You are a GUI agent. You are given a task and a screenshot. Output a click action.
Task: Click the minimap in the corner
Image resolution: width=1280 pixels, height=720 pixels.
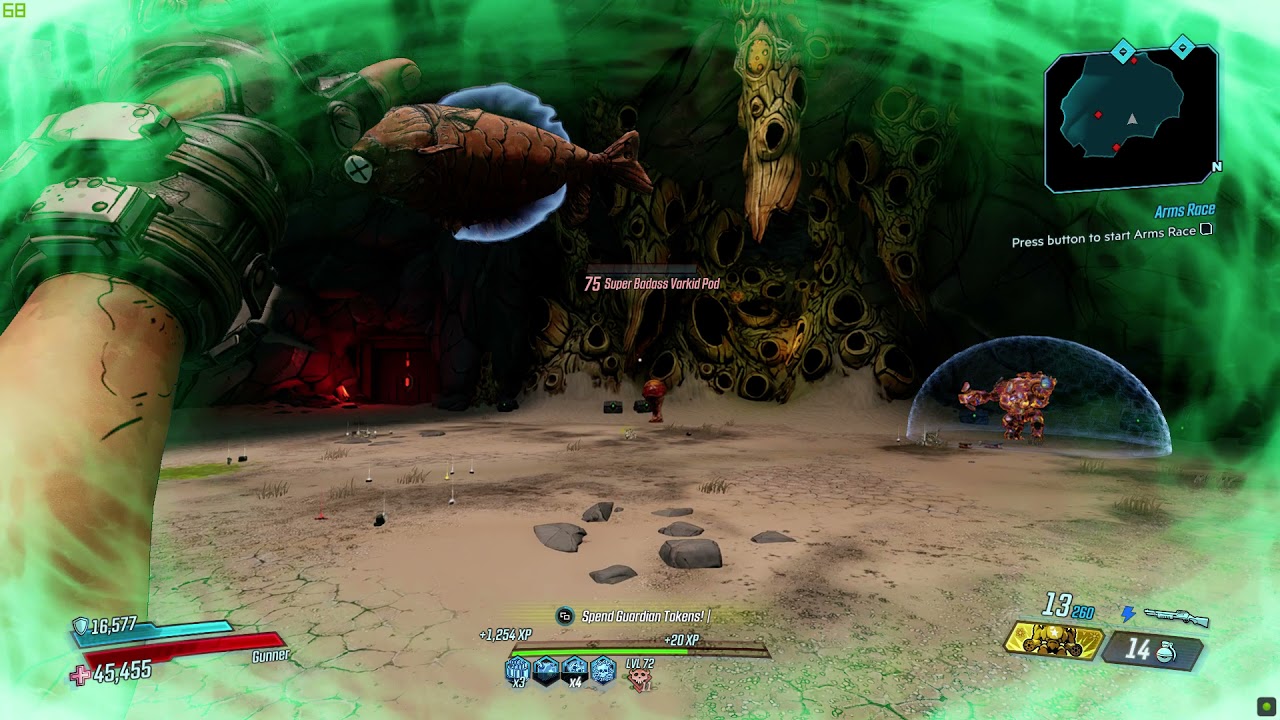pos(1130,118)
